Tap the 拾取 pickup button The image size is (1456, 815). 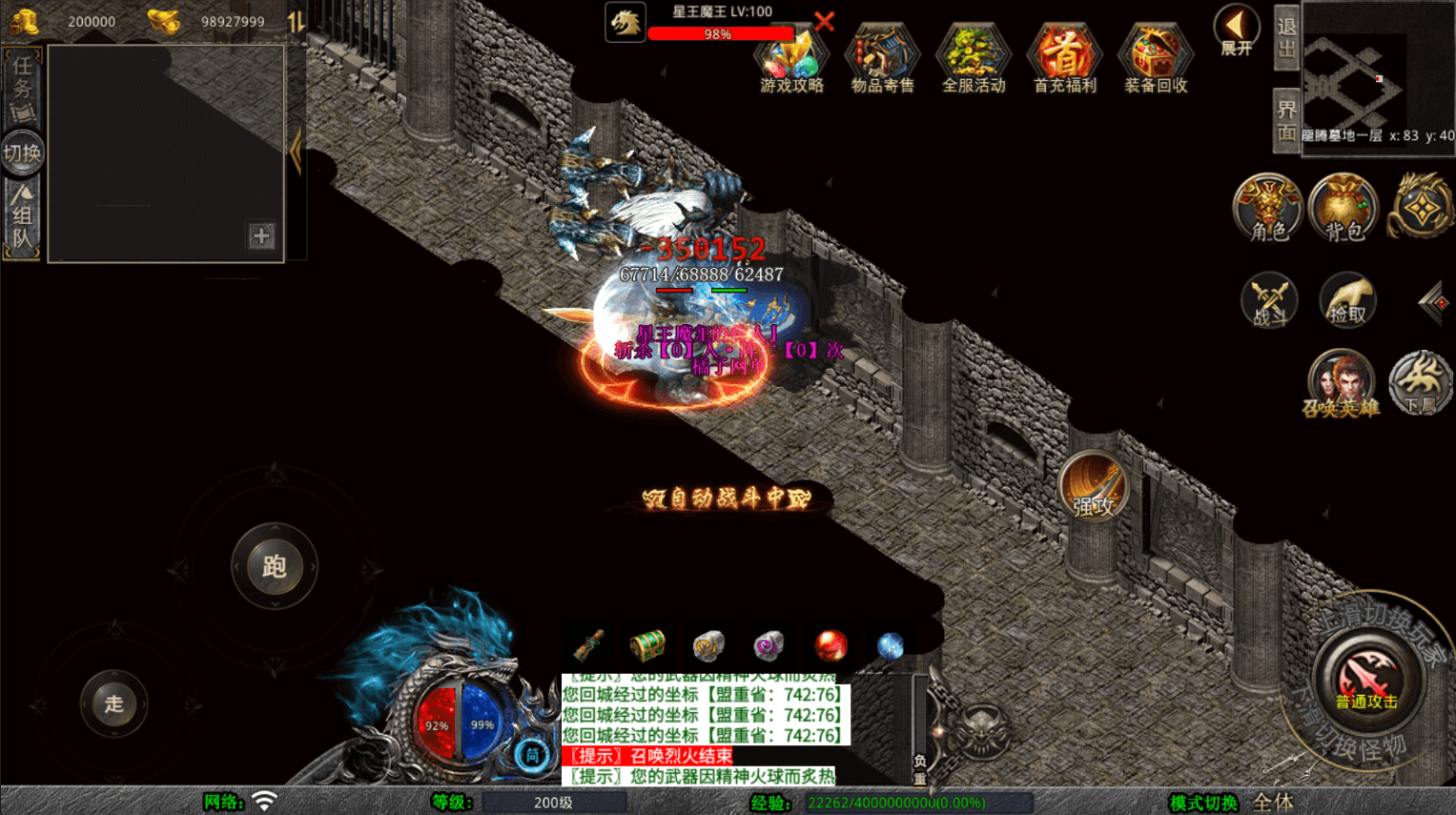(x=1346, y=301)
